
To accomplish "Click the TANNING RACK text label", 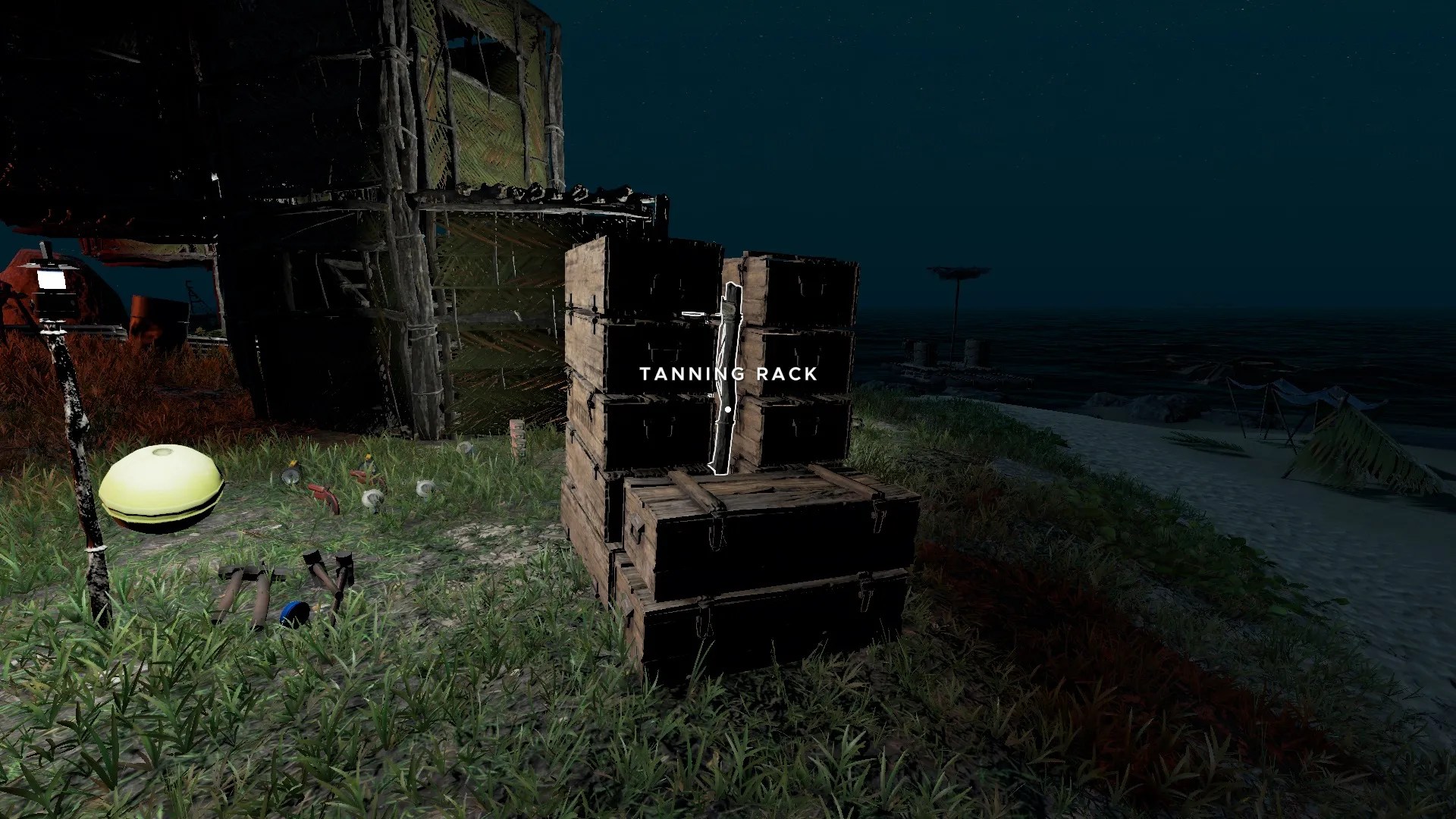I will [728, 374].
